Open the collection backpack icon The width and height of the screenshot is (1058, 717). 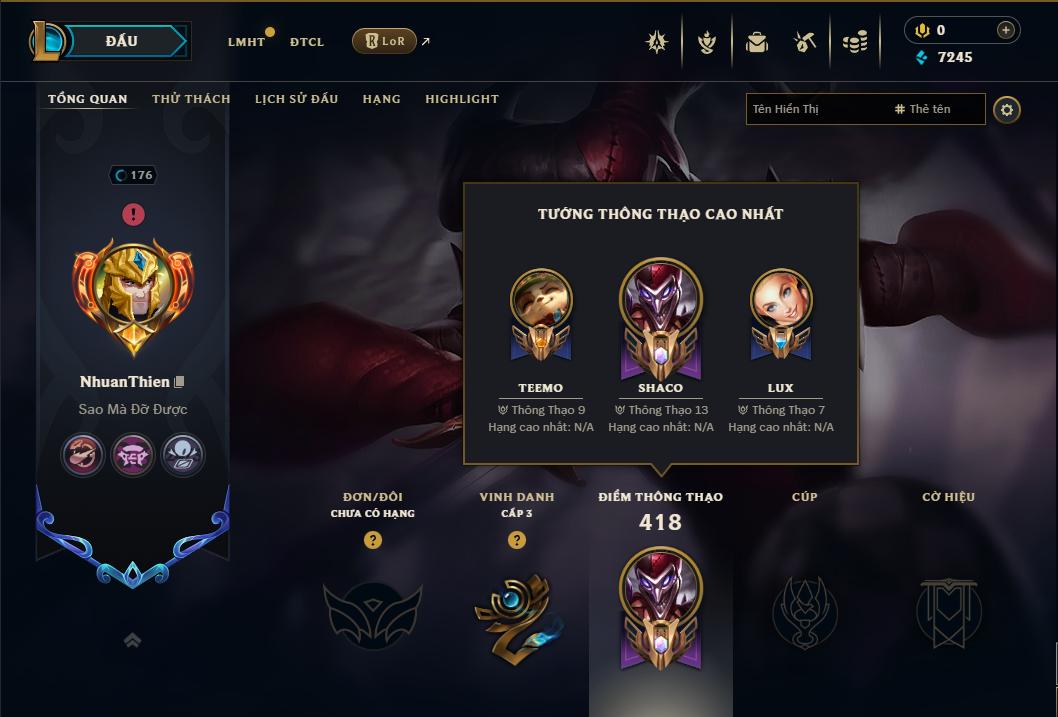point(757,42)
